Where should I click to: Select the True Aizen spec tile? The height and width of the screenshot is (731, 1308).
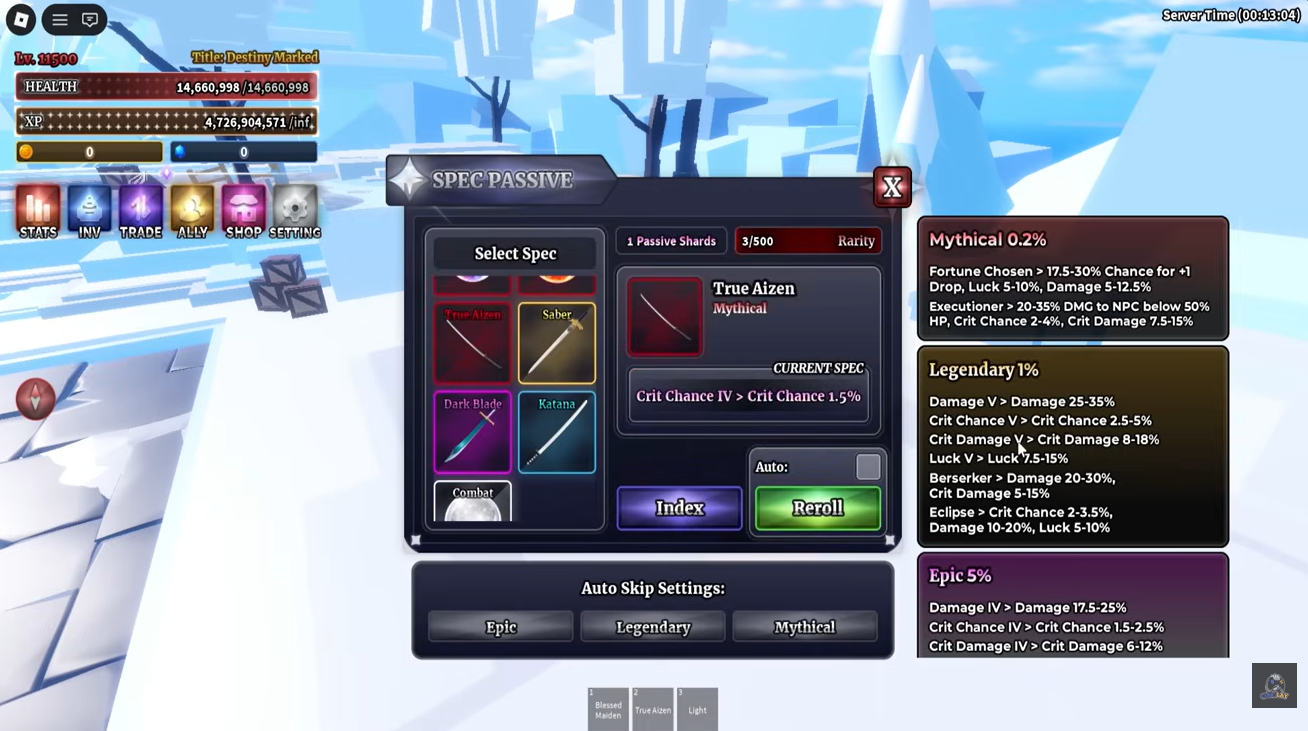(472, 343)
